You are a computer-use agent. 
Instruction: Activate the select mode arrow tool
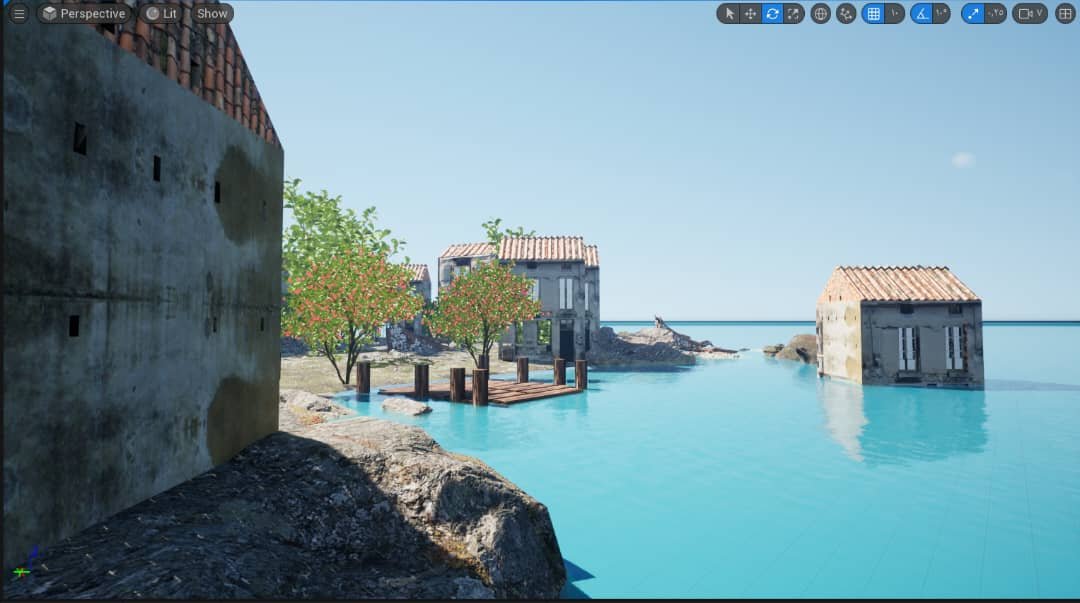[x=729, y=14]
